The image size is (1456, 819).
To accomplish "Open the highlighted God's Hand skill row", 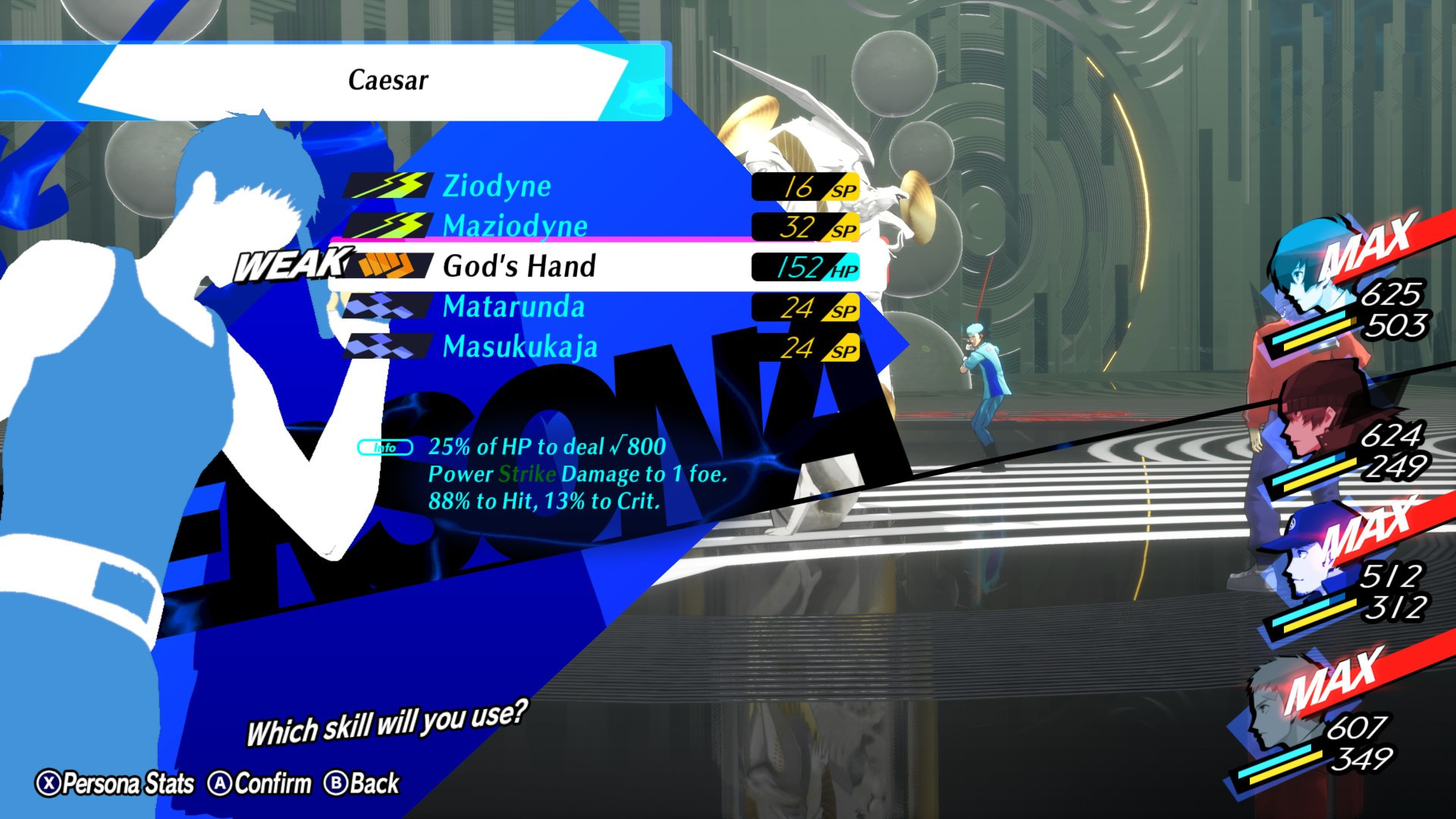I will pos(520,266).
